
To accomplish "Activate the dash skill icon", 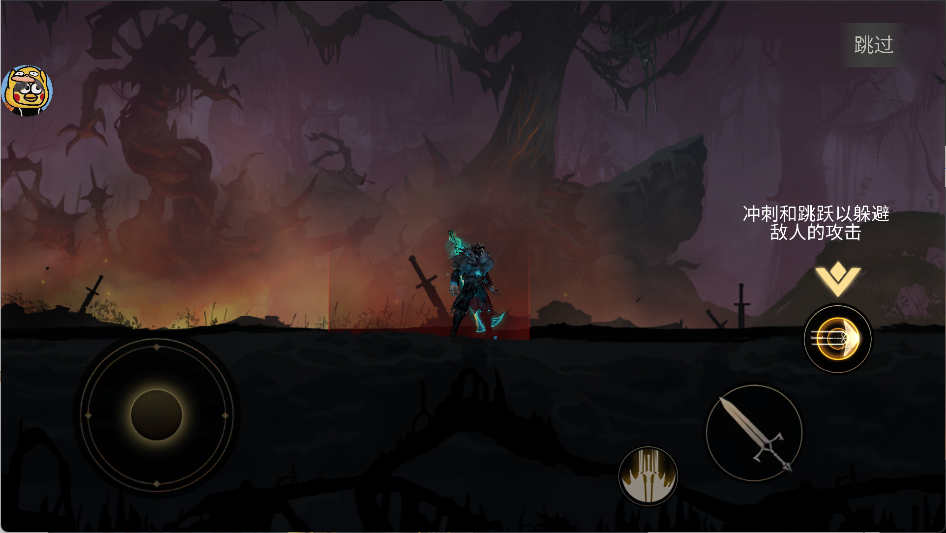I will (838, 339).
